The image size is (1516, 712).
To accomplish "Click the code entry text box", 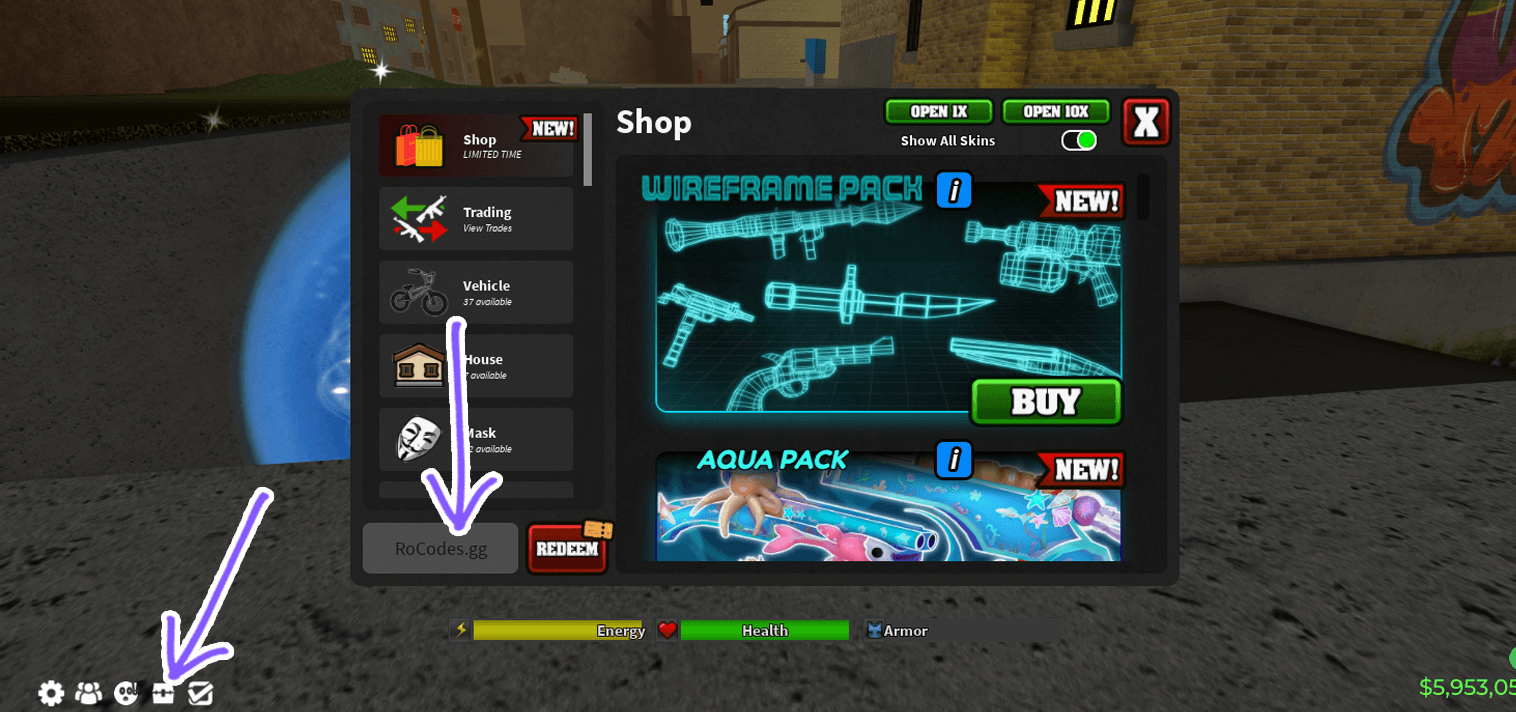I will pos(440,548).
